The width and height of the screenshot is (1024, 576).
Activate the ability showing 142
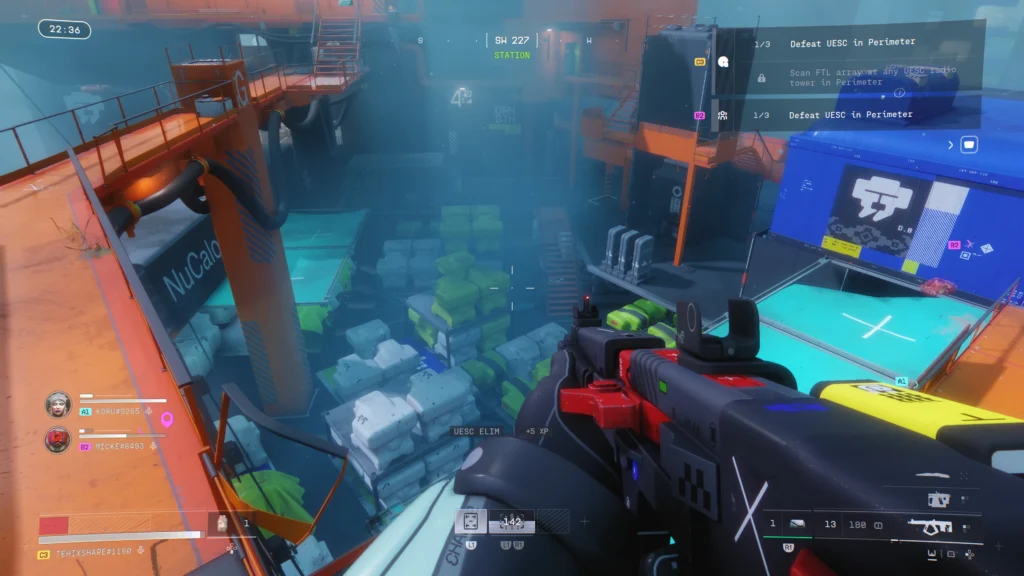click(512, 521)
